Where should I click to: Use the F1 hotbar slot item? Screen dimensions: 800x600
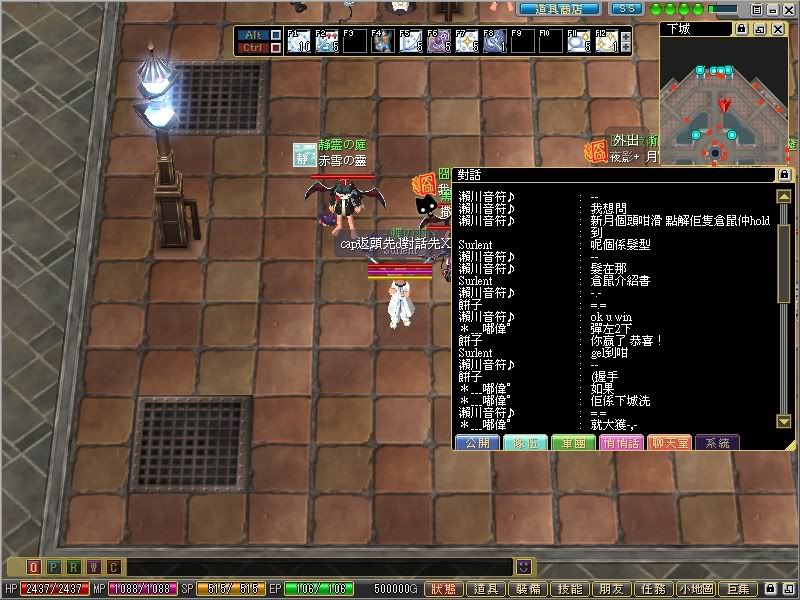[298, 42]
